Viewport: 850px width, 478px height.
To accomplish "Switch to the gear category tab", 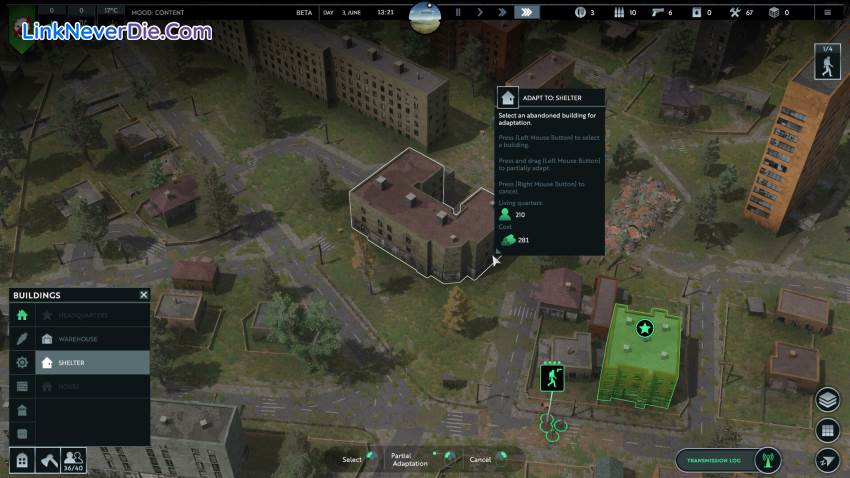I will click(22, 362).
